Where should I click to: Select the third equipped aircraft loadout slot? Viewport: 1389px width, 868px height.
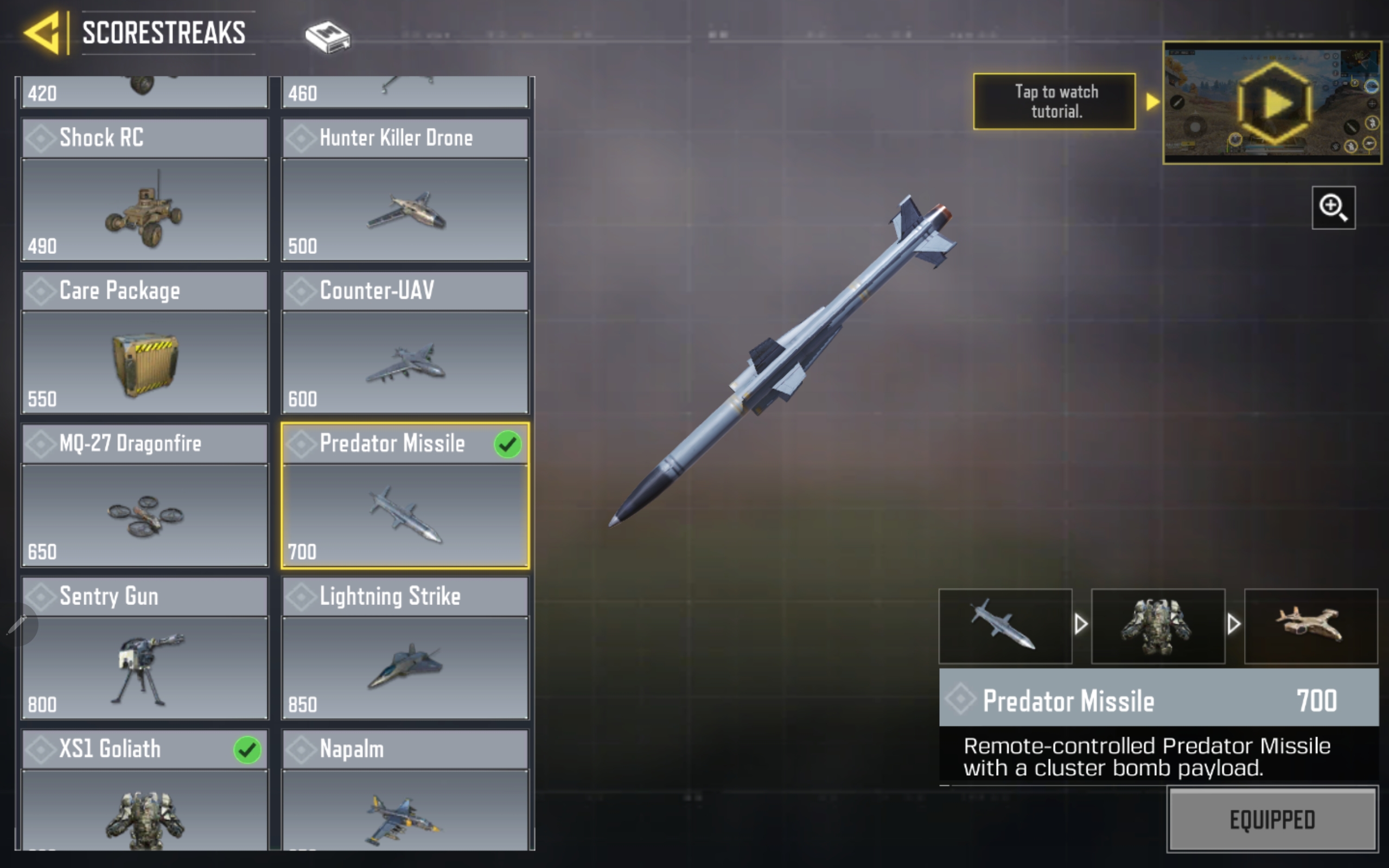click(x=1310, y=626)
